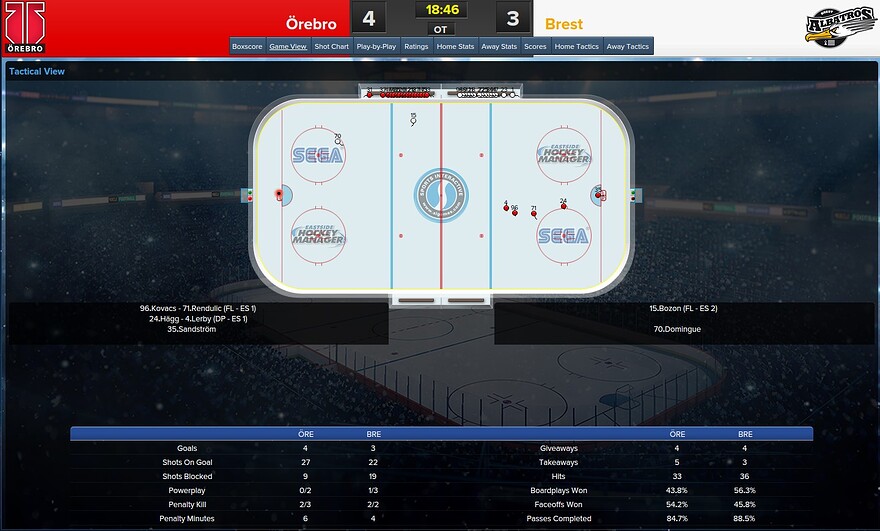
Task: Show the Play-by-Play tab
Action: (377, 47)
